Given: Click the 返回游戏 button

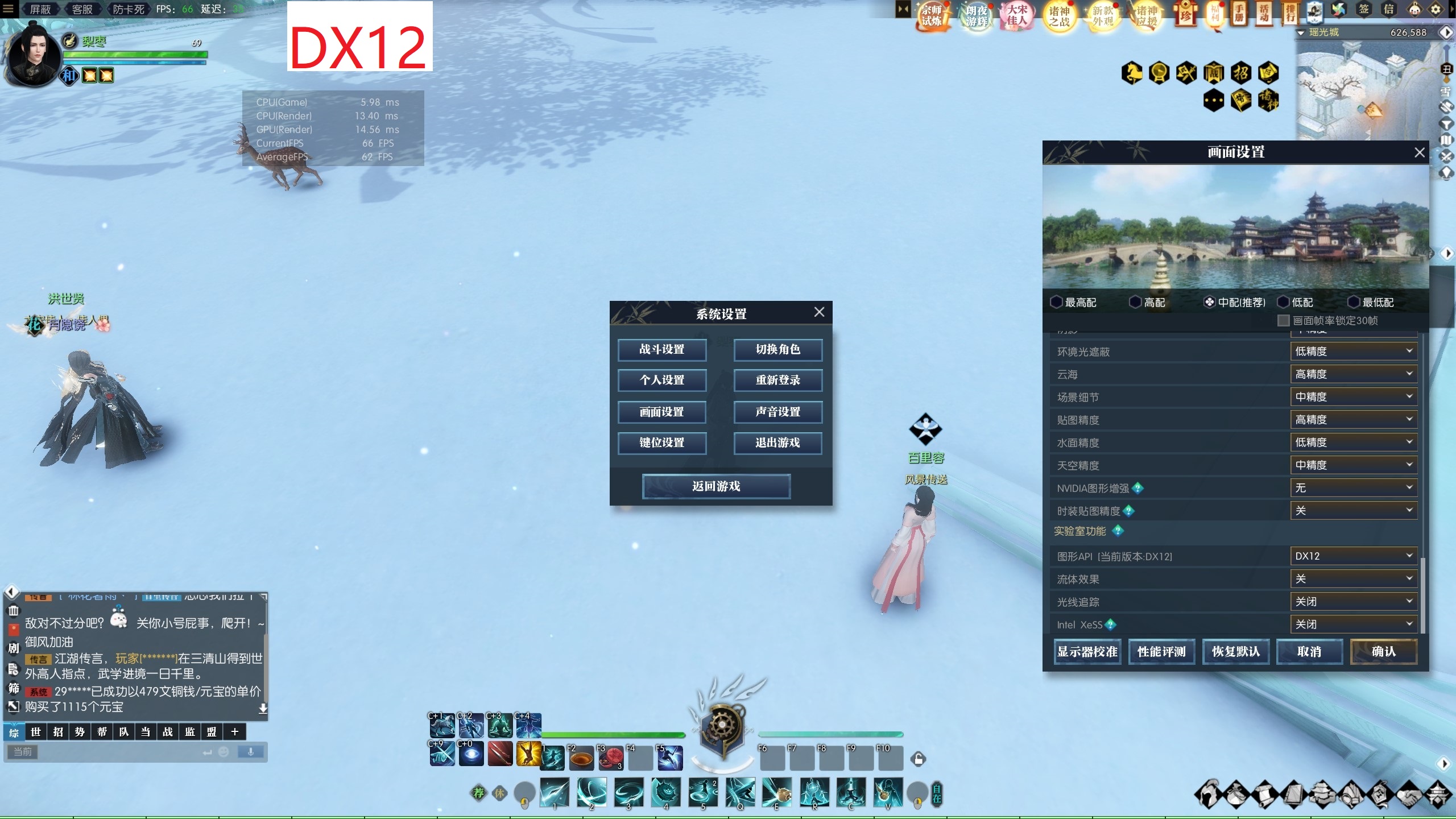Looking at the screenshot, I should (715, 486).
